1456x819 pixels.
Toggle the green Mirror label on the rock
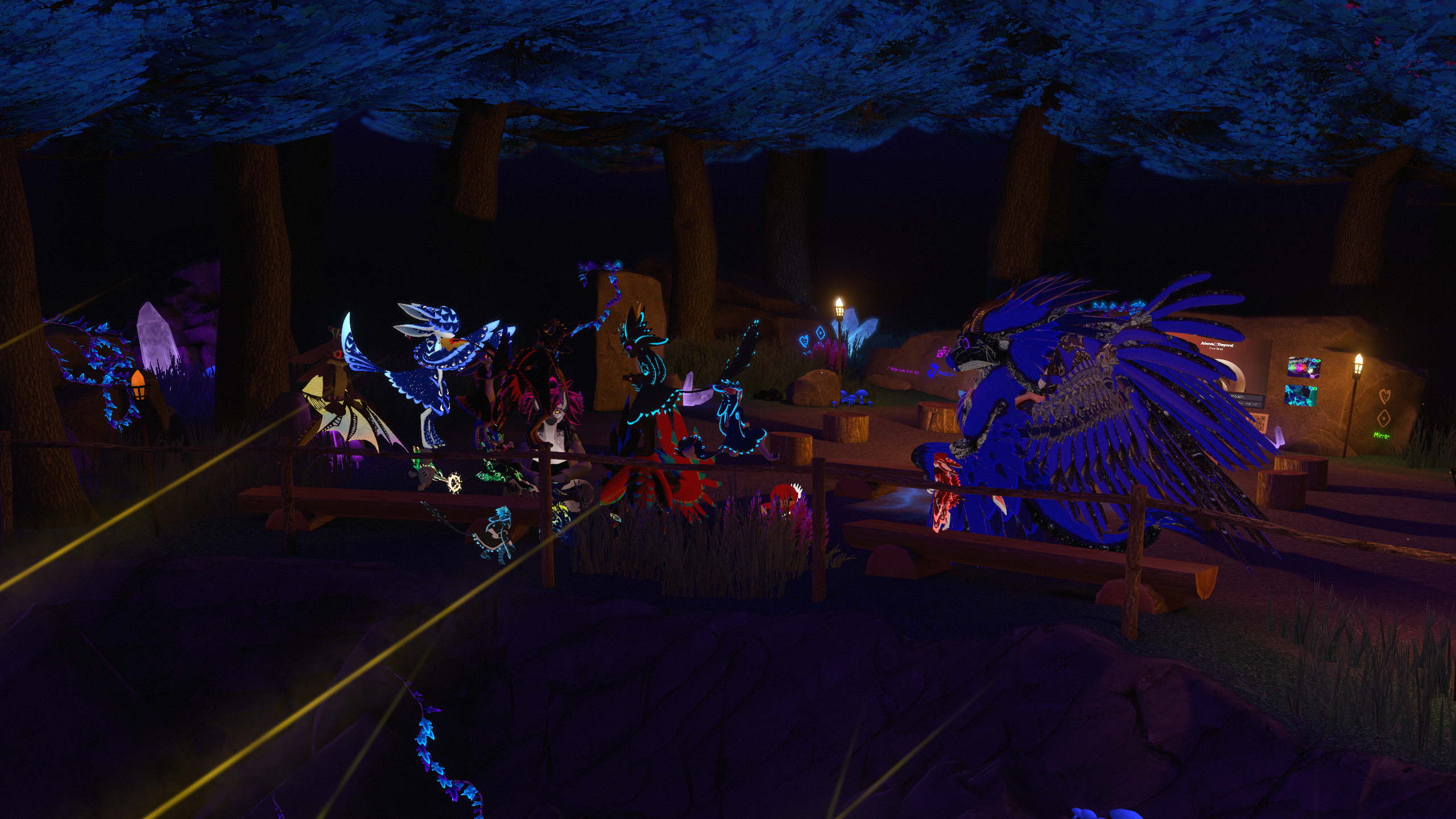[x=1377, y=436]
